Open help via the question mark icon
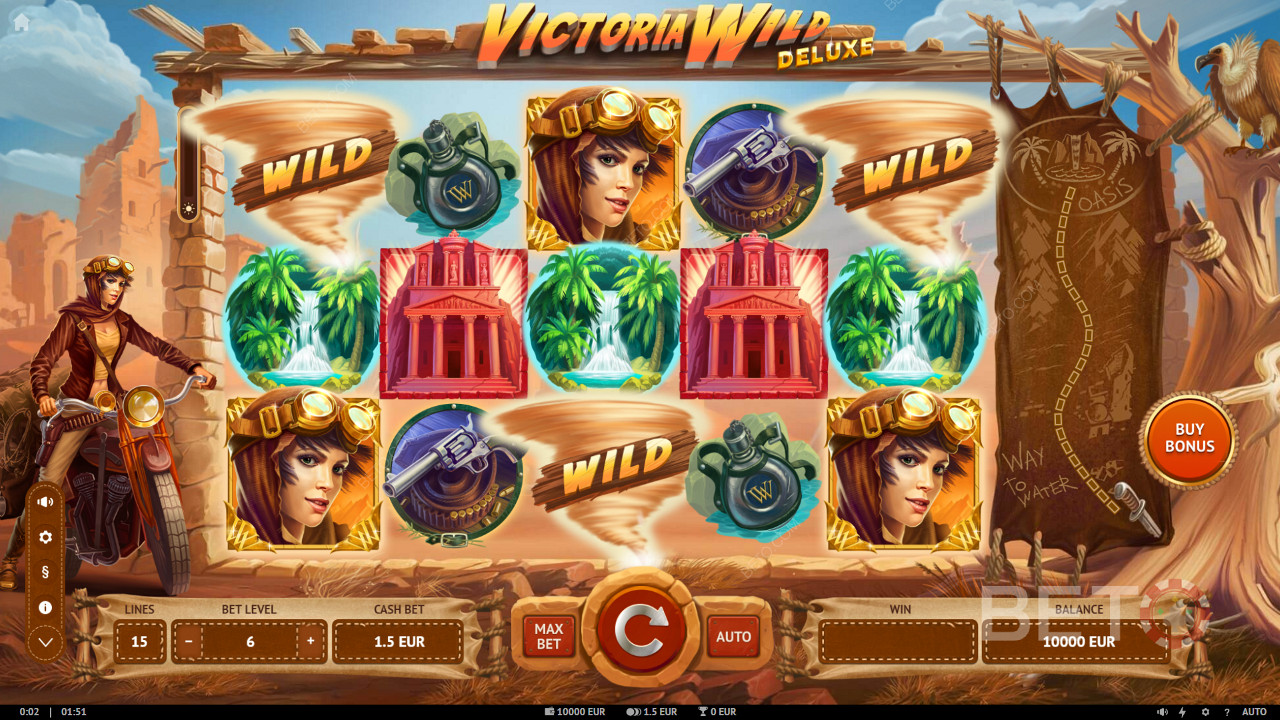The width and height of the screenshot is (1280, 720). (1227, 711)
